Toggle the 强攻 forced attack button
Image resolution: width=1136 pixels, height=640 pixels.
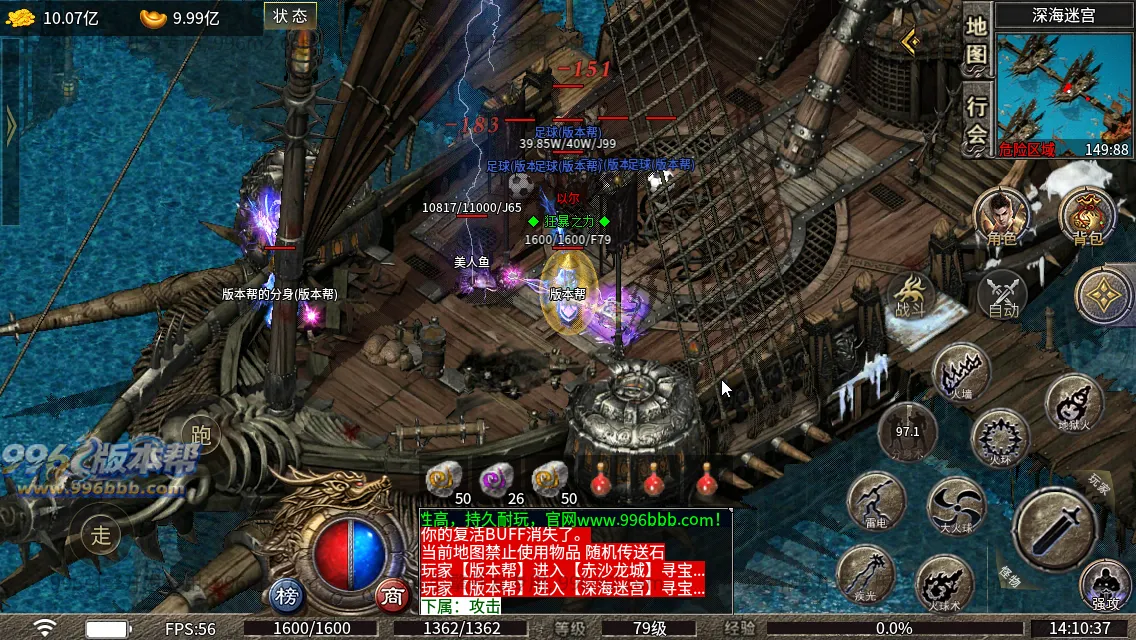(x=1105, y=586)
